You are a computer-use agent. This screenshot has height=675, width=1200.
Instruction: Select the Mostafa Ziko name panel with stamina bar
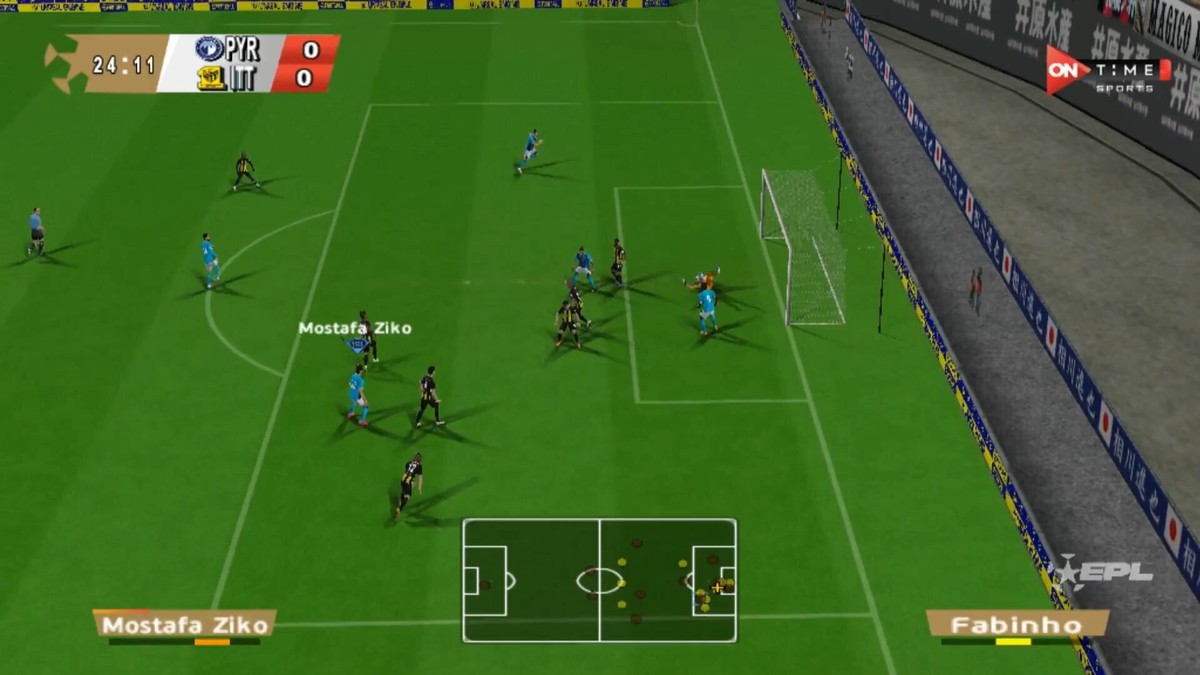pyautogui.click(x=184, y=625)
